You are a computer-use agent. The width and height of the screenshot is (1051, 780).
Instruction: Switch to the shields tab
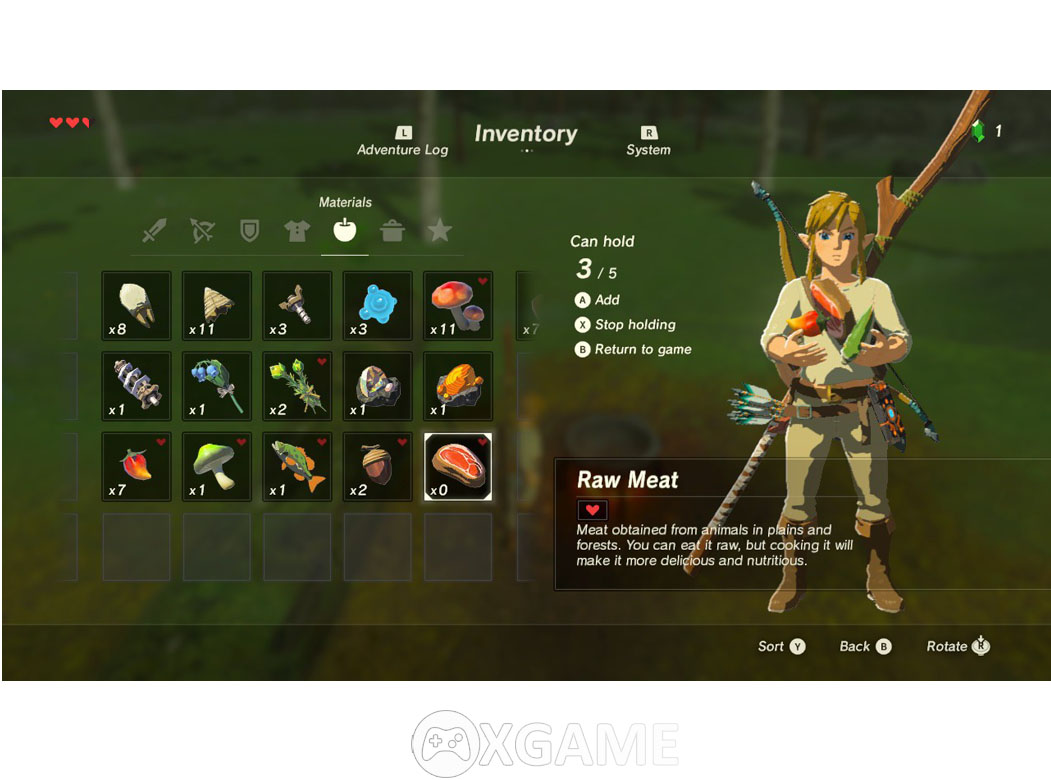click(x=249, y=232)
